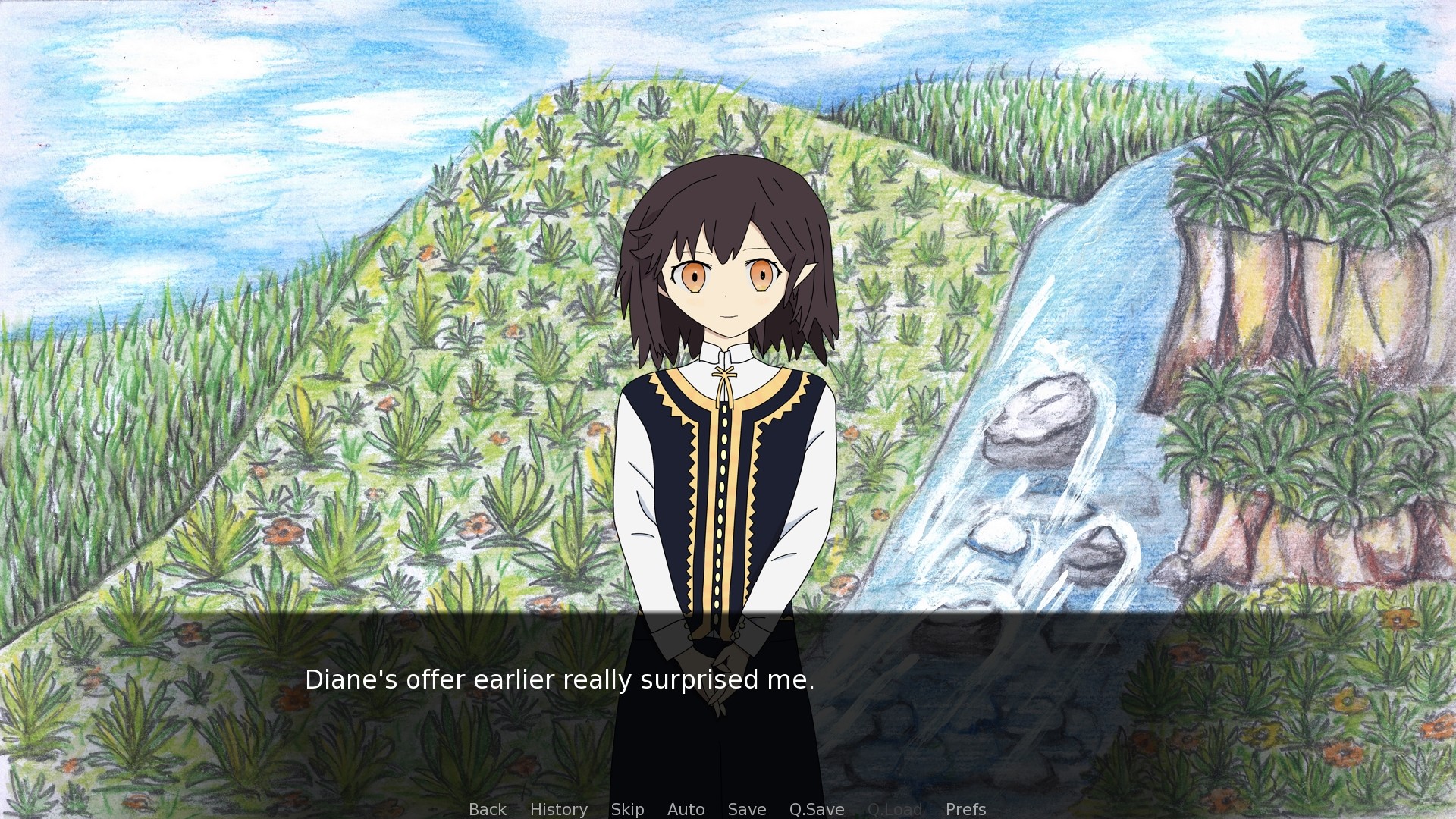Click Q.Save to quick save

[816, 809]
